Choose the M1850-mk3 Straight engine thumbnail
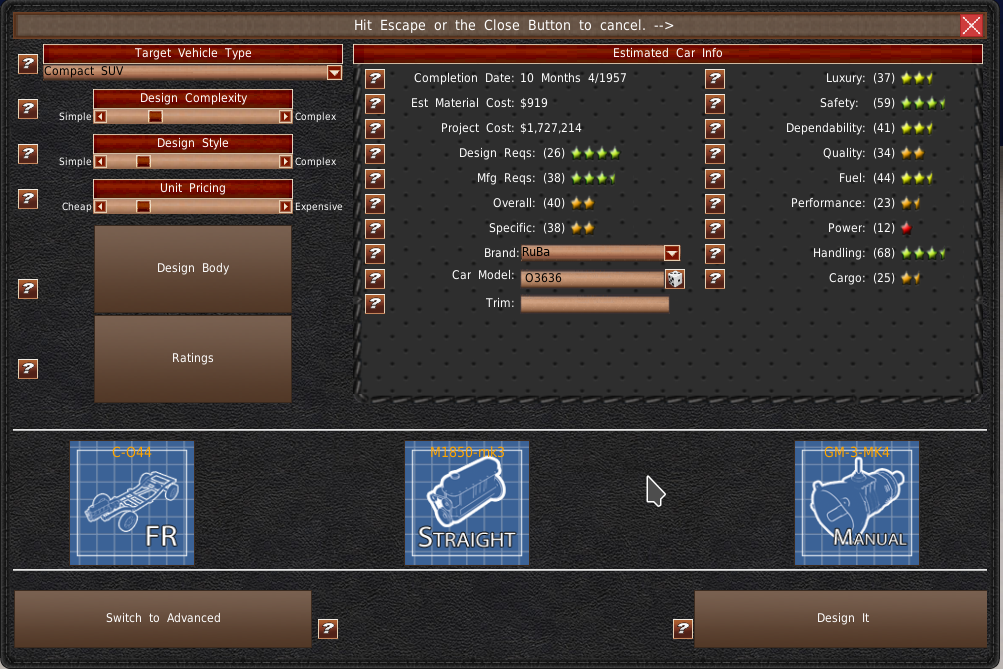The height and width of the screenshot is (669, 1003). point(467,503)
